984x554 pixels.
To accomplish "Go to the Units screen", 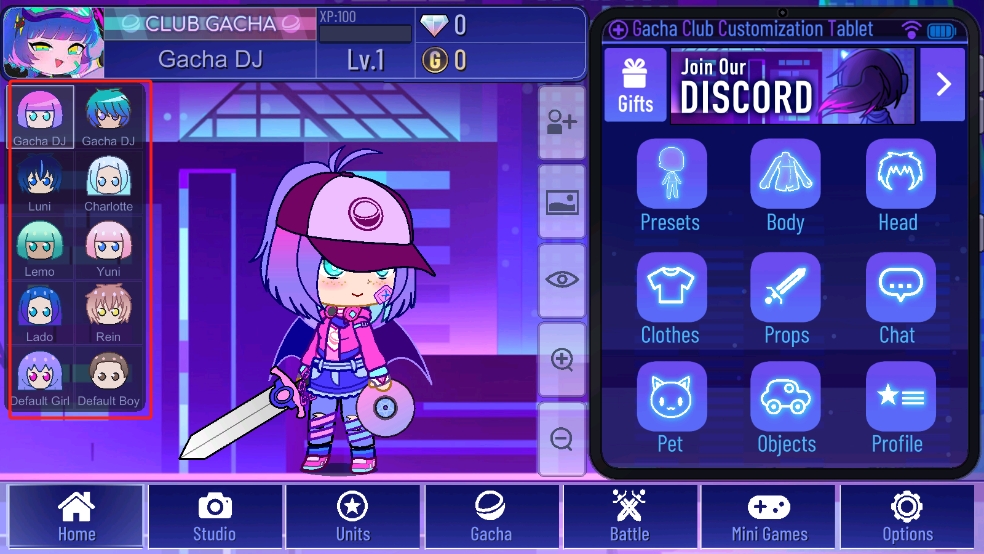I will pyautogui.click(x=353, y=517).
